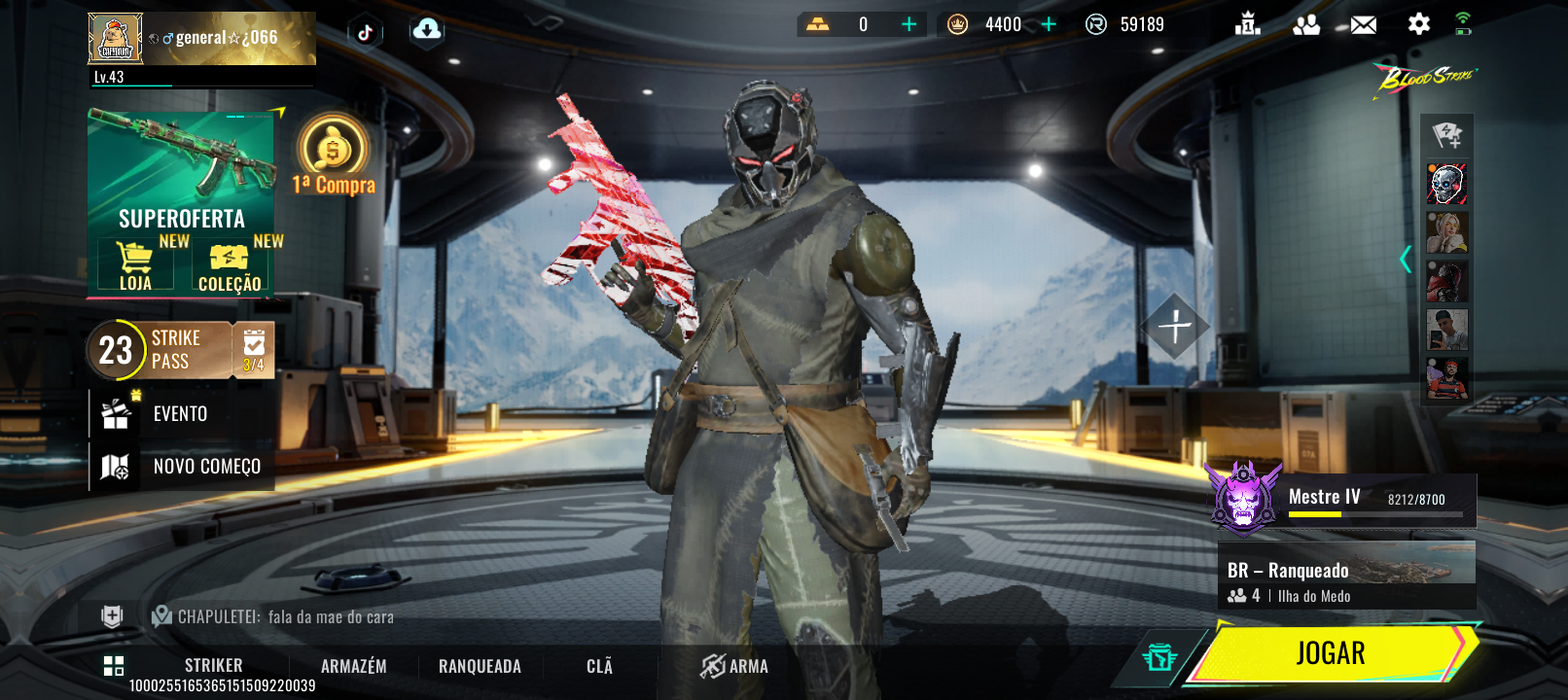Open the EVENTO menu
The height and width of the screenshot is (700, 1568).
[180, 414]
